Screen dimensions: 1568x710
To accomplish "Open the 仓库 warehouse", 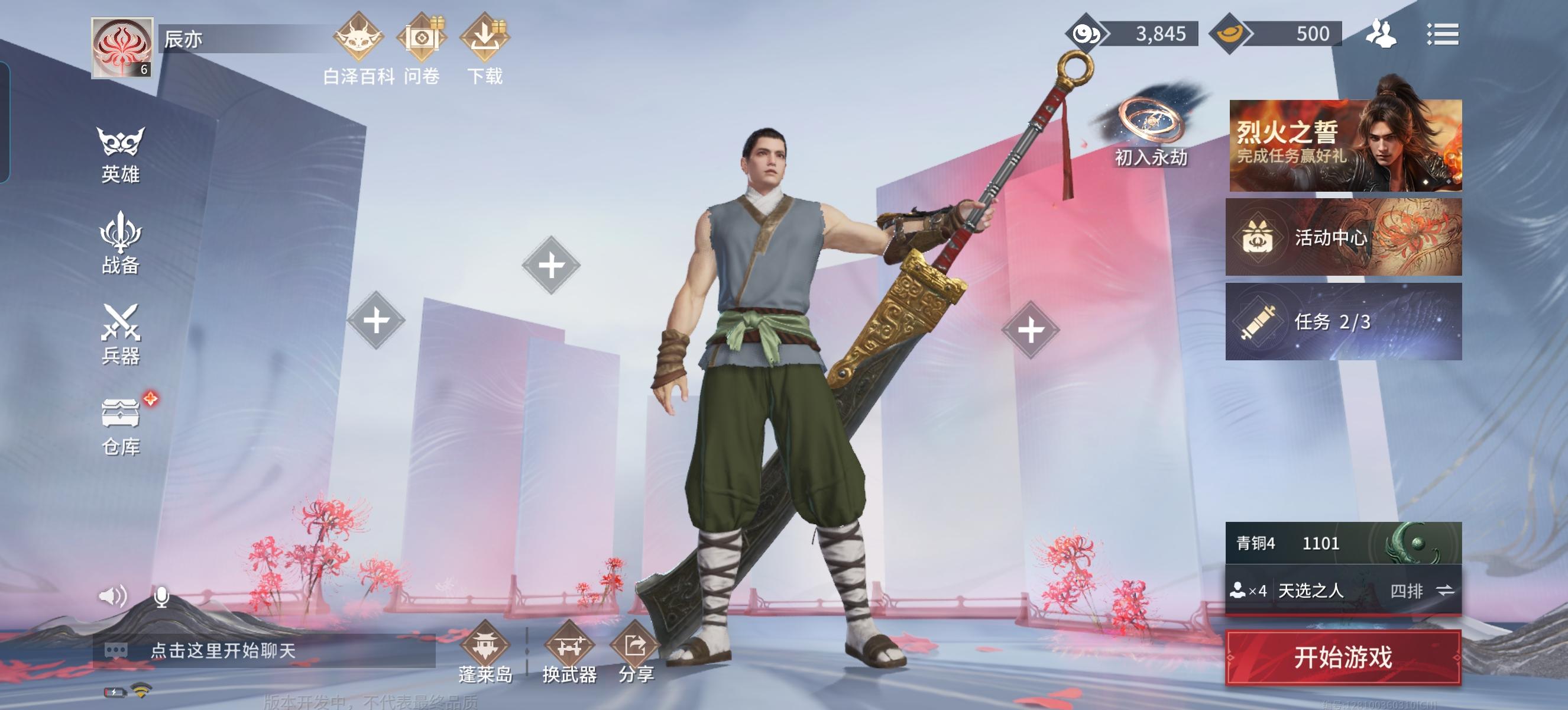I will click(120, 425).
